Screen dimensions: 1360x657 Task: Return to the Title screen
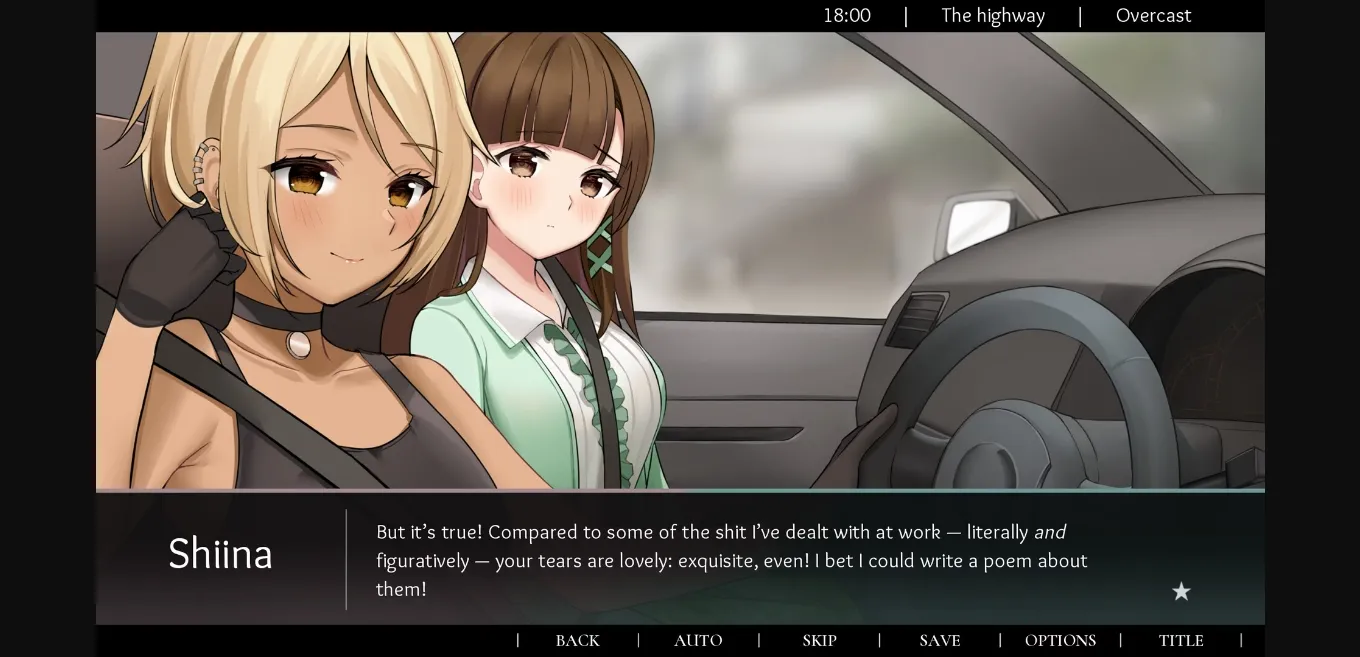tap(1181, 641)
